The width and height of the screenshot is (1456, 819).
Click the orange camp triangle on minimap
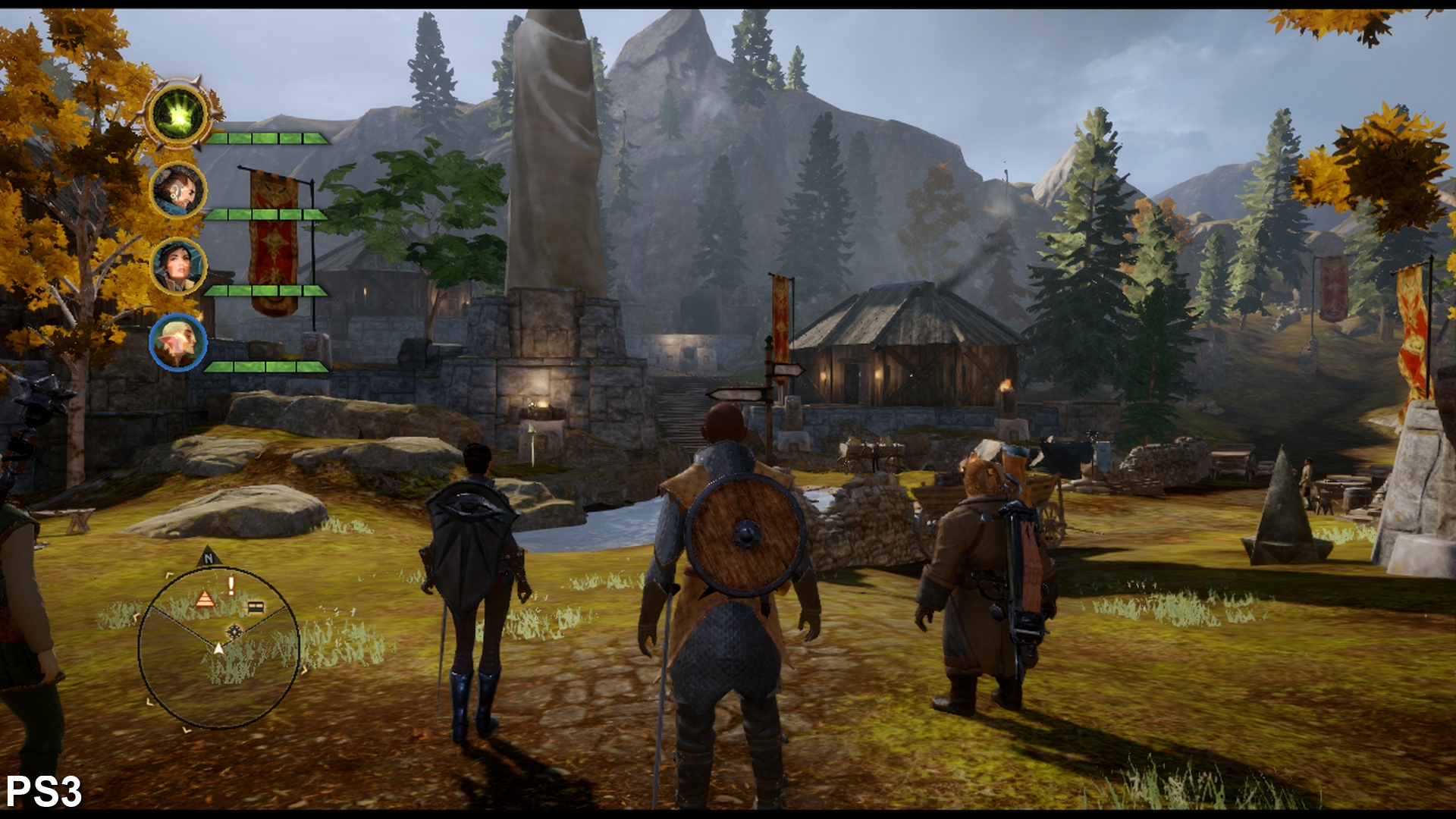(x=205, y=600)
